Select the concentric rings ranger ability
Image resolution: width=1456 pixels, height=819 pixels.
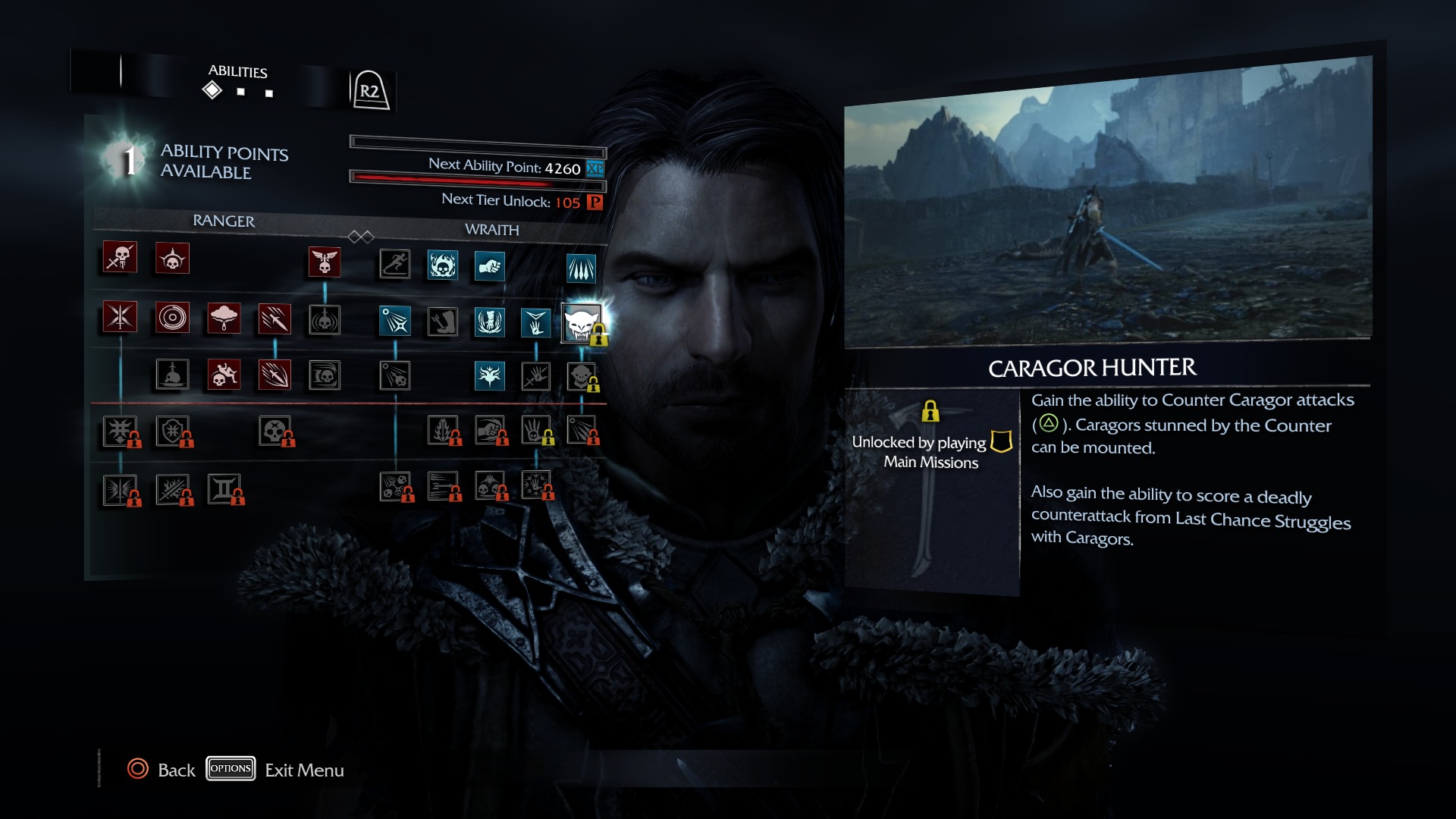click(x=172, y=317)
